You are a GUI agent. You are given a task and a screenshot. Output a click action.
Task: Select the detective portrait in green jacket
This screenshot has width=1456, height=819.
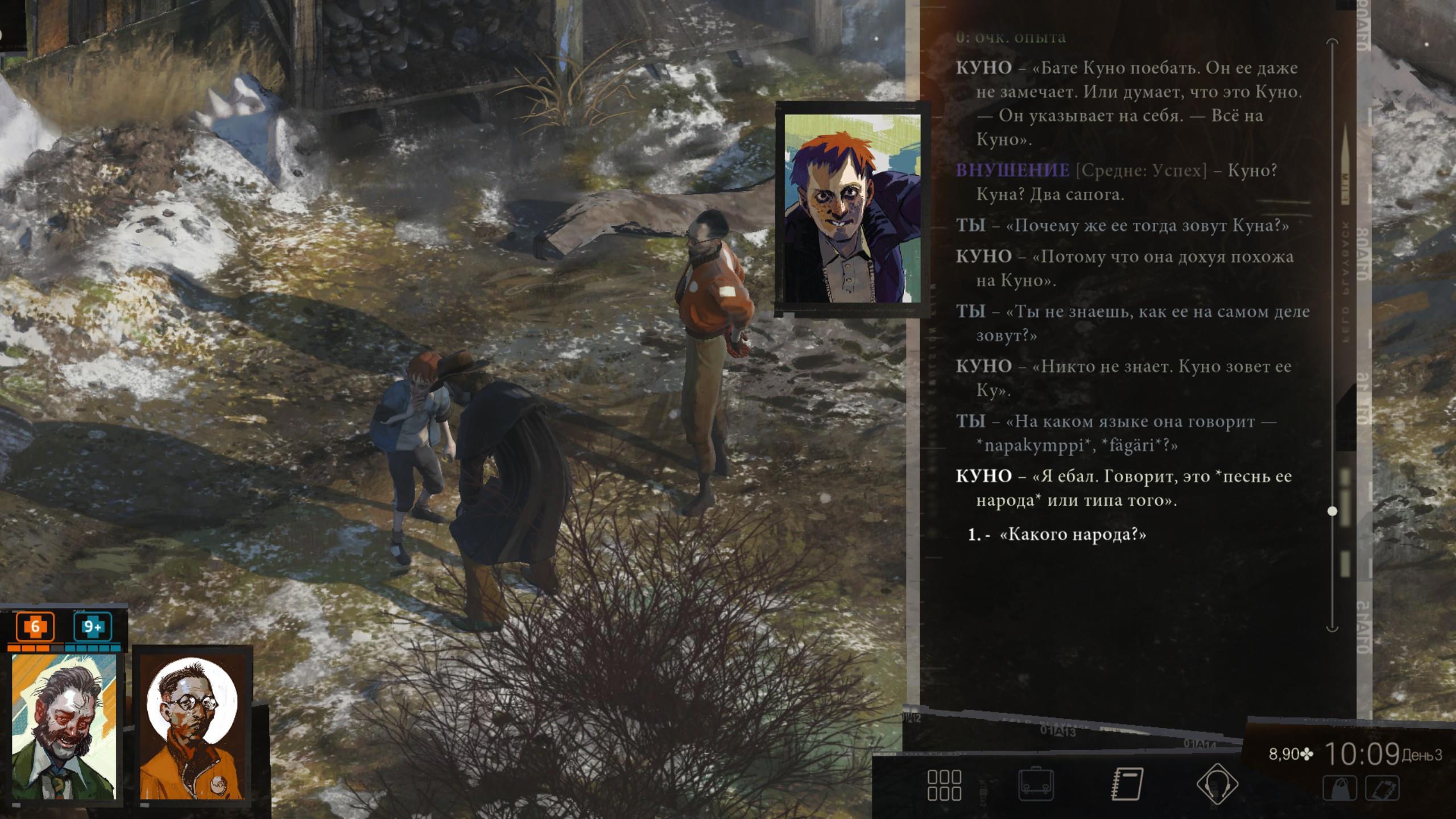tap(64, 726)
